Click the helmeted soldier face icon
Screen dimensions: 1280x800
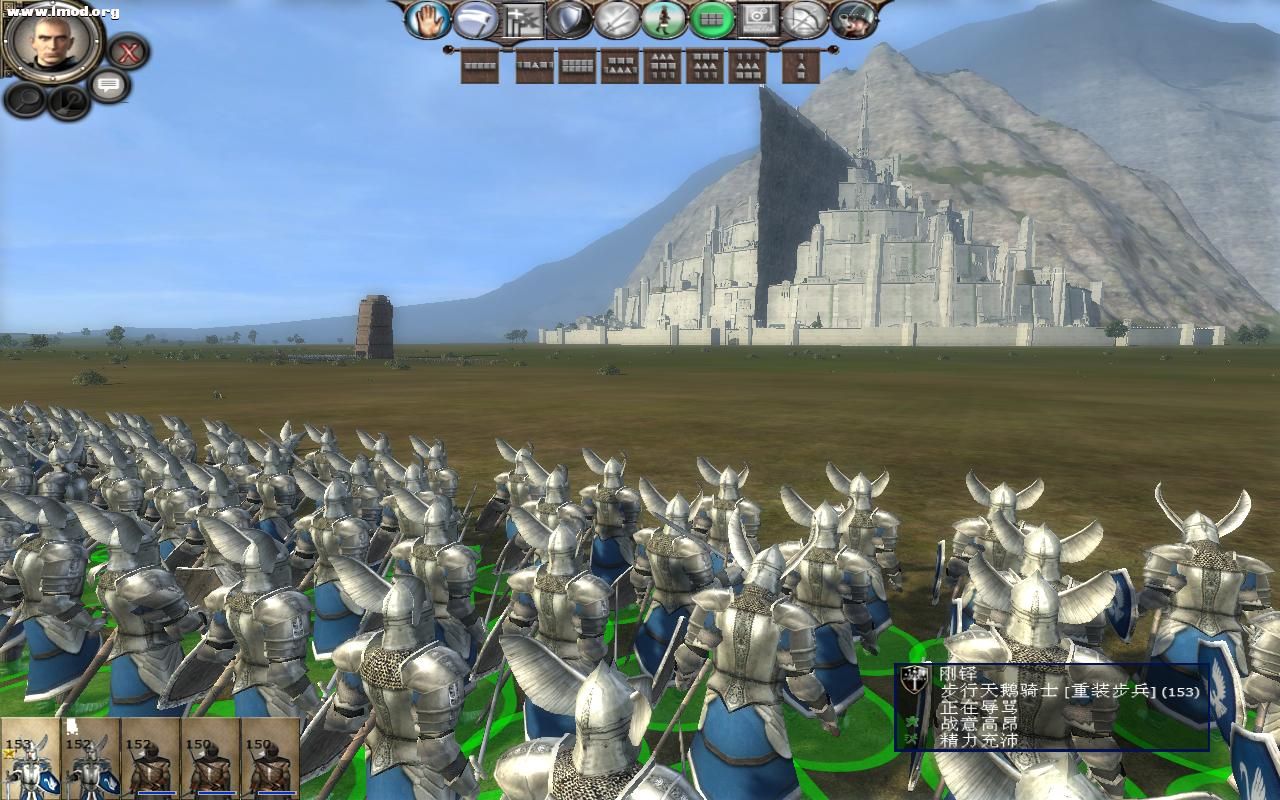point(853,20)
